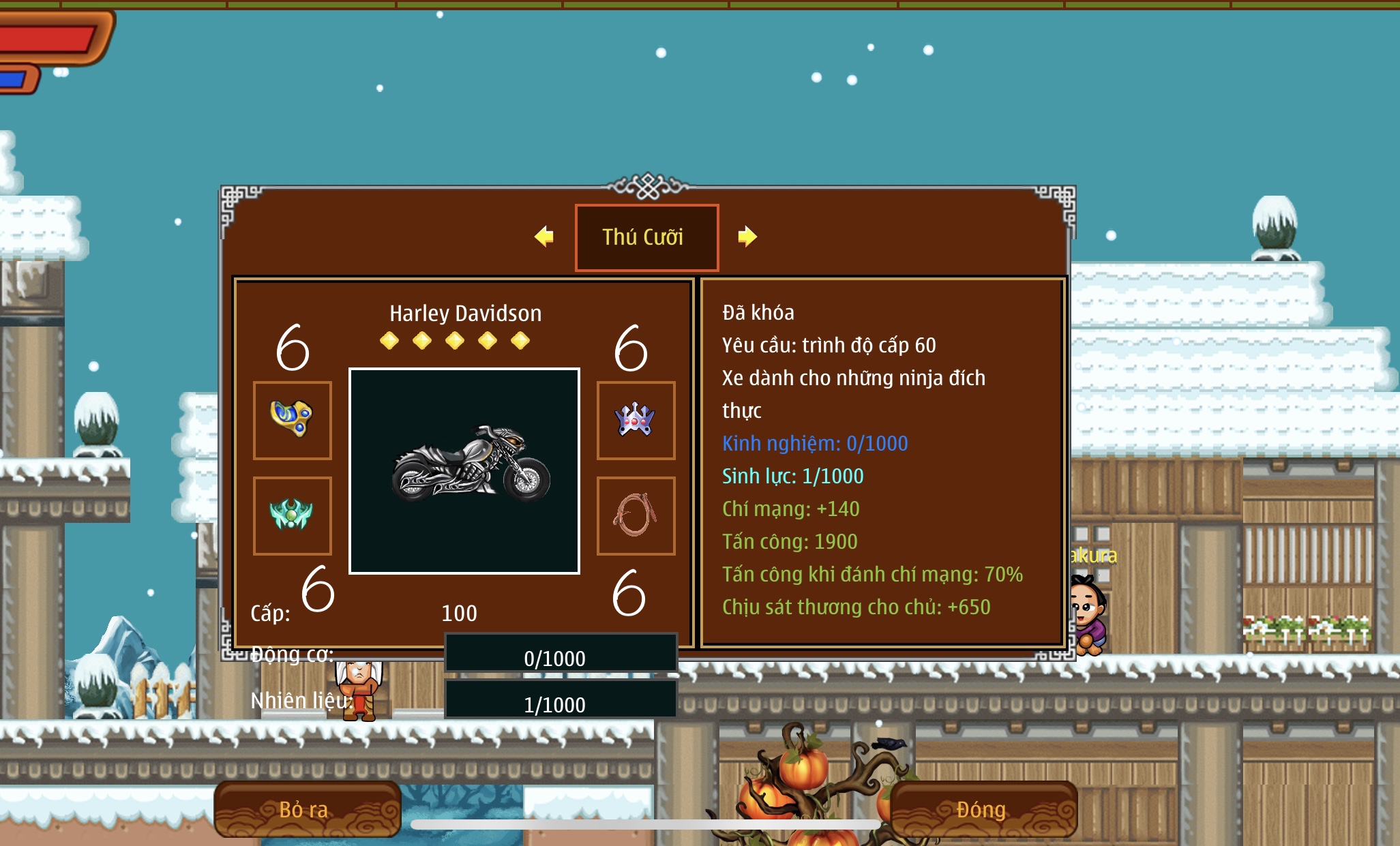Select the gold and blue gem equipment slot

pyautogui.click(x=293, y=420)
